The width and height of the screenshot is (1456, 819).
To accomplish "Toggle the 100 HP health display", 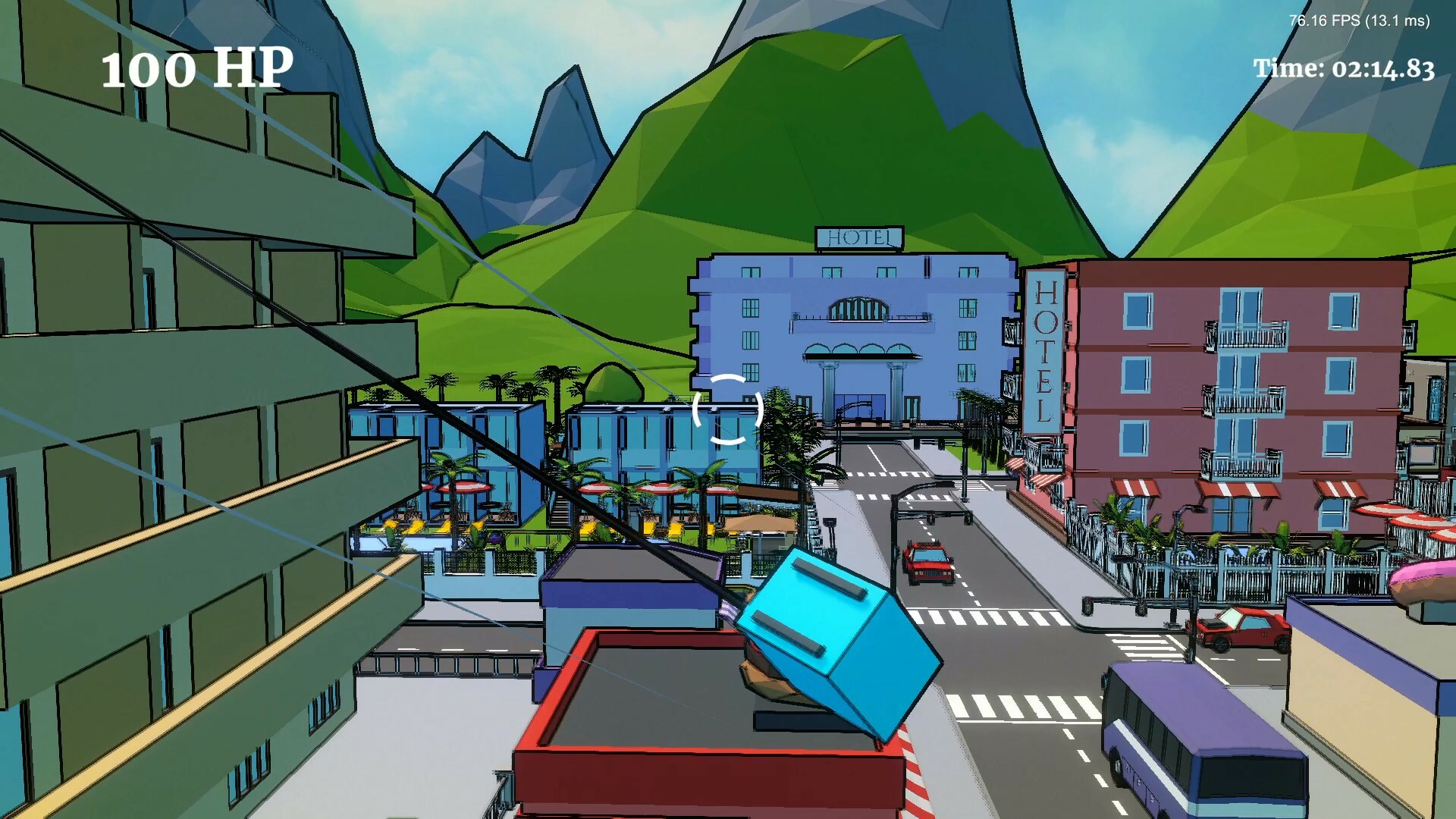I will (x=196, y=71).
